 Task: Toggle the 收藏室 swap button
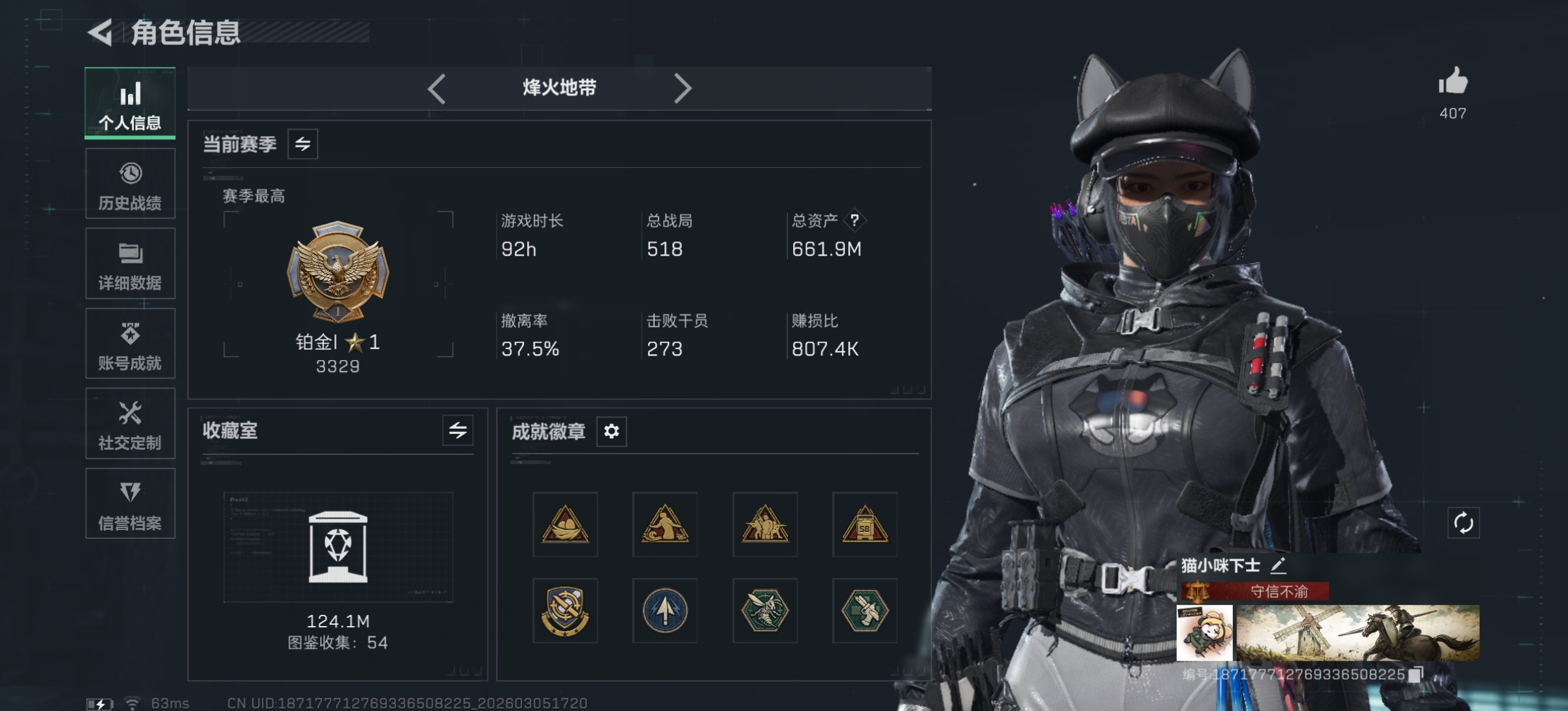click(457, 430)
